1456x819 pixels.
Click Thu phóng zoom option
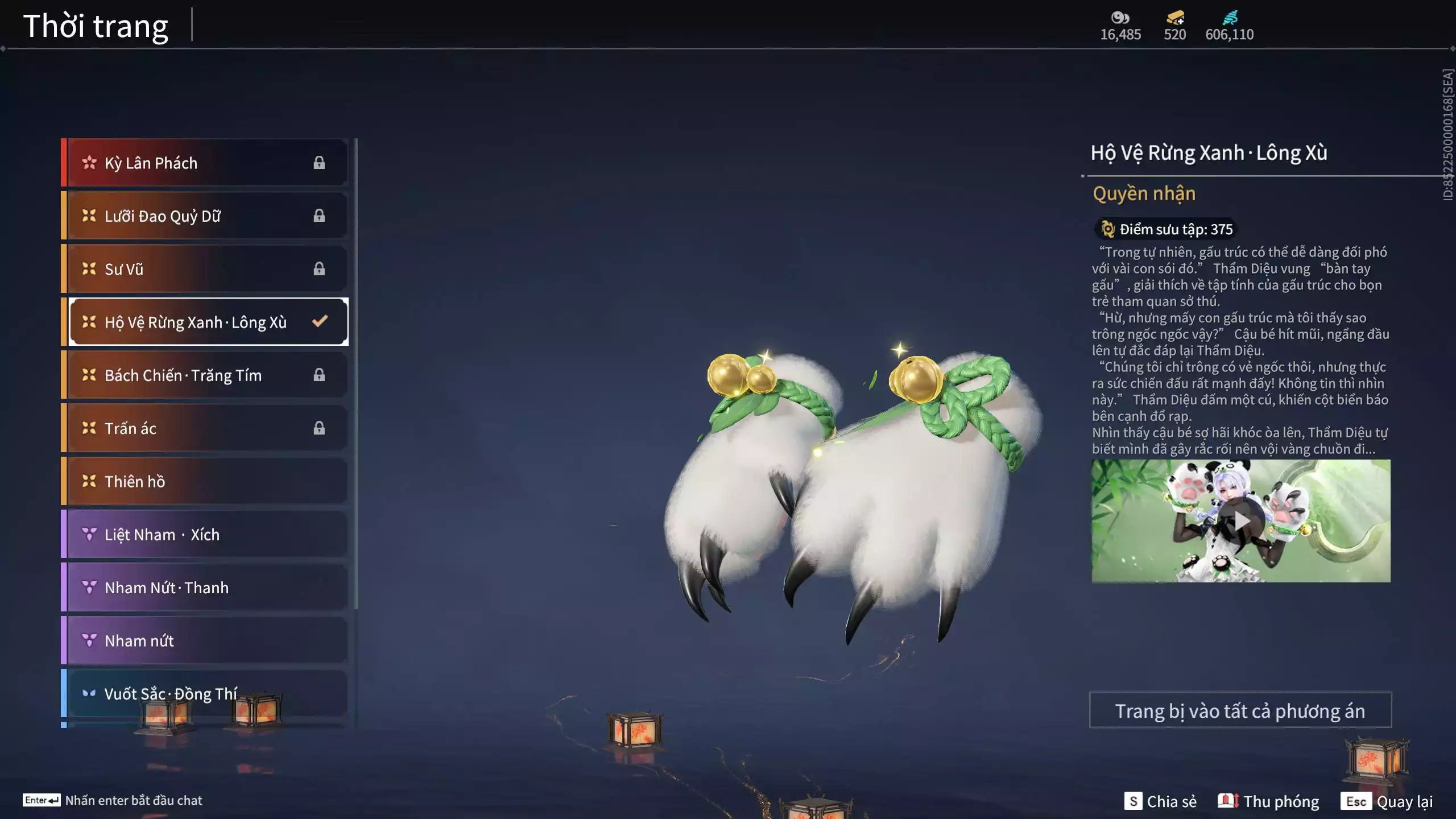(x=1268, y=801)
